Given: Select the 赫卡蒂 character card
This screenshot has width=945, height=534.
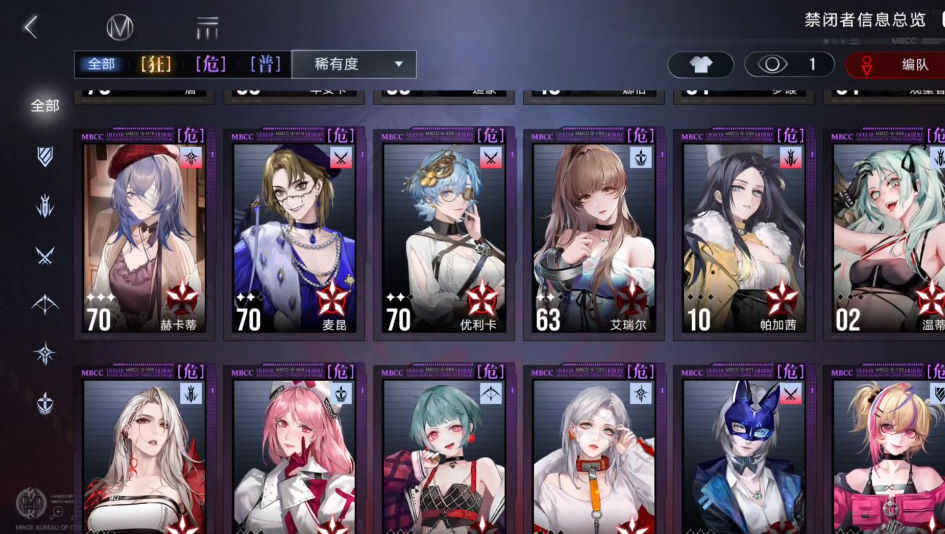Looking at the screenshot, I should (144, 235).
